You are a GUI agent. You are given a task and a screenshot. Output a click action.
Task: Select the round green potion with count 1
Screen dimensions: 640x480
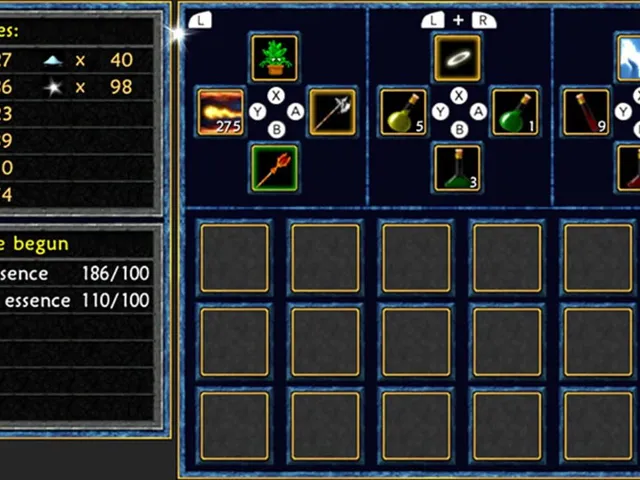point(515,111)
